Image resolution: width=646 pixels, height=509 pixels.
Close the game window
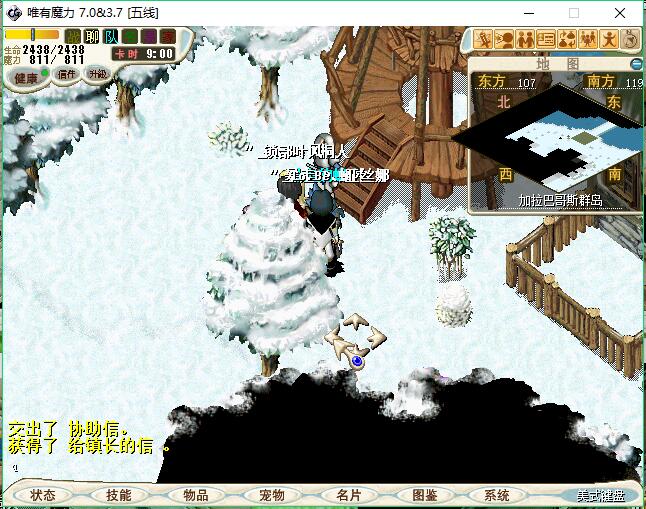[620, 13]
